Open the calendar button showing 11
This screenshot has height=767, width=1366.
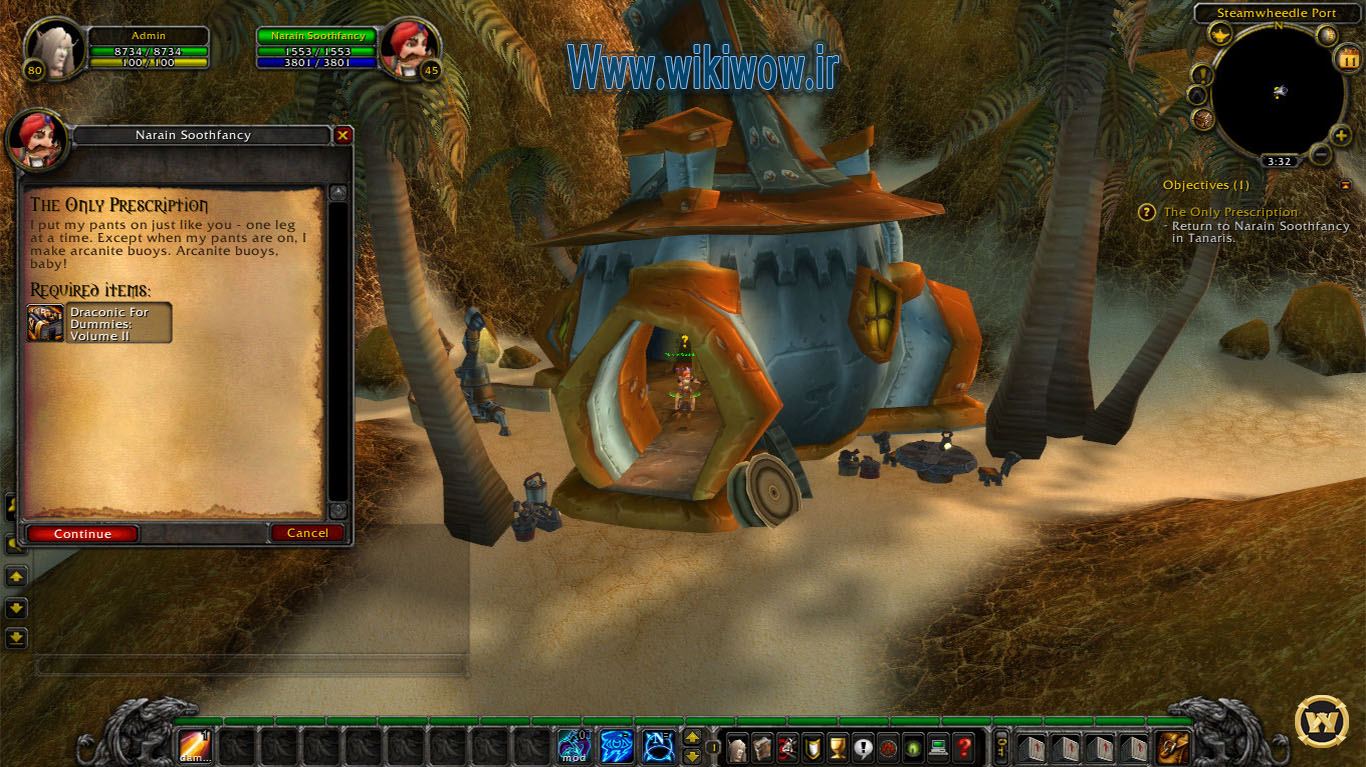tap(1348, 58)
